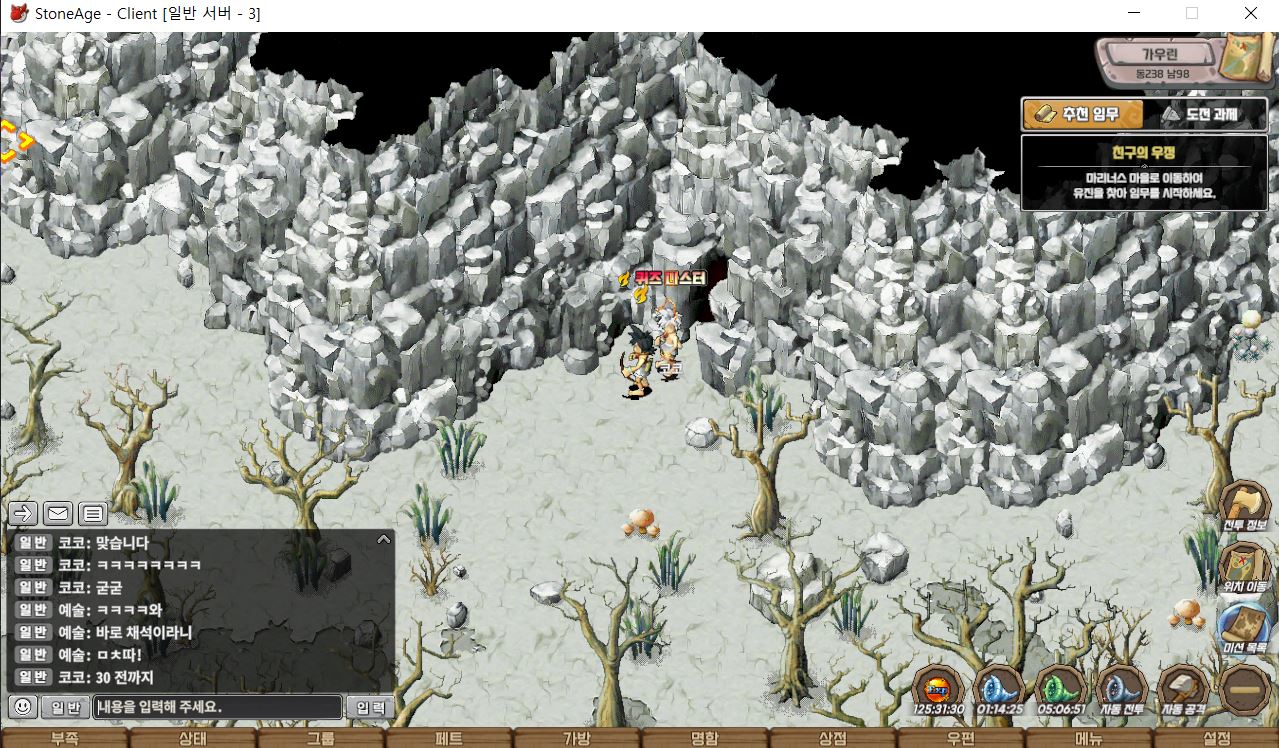Open the 가방 (bag) menu
The width and height of the screenshot is (1279, 748).
(576, 739)
